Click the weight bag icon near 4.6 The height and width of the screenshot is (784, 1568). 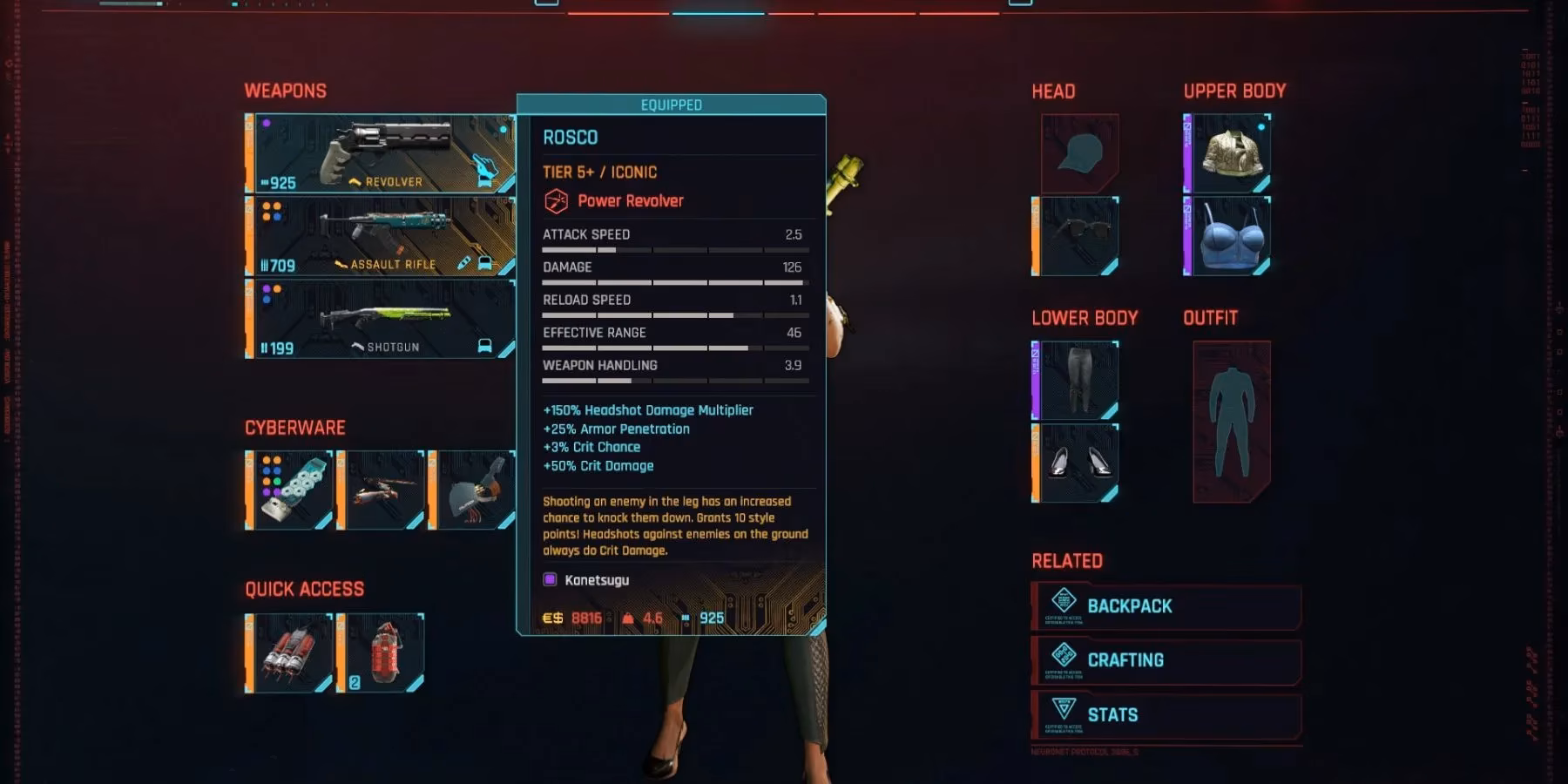click(x=629, y=618)
